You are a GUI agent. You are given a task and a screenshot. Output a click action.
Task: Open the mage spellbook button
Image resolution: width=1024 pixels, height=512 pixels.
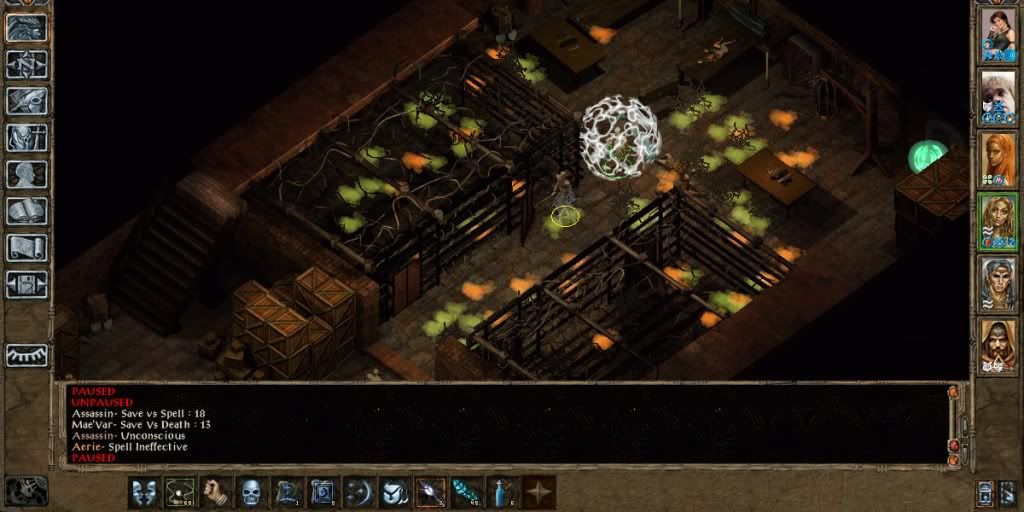[x=26, y=210]
